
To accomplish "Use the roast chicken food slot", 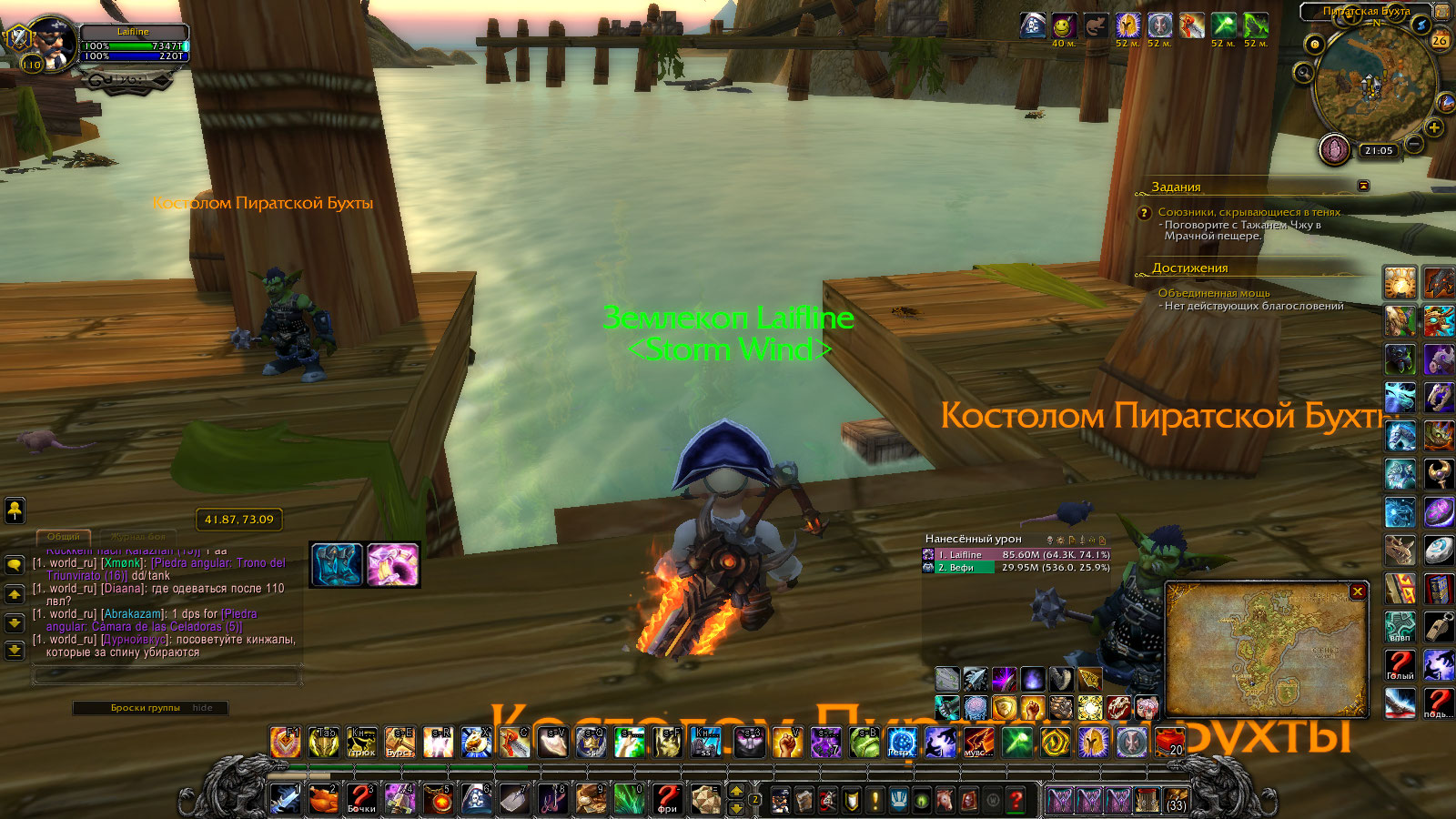I will 323,799.
